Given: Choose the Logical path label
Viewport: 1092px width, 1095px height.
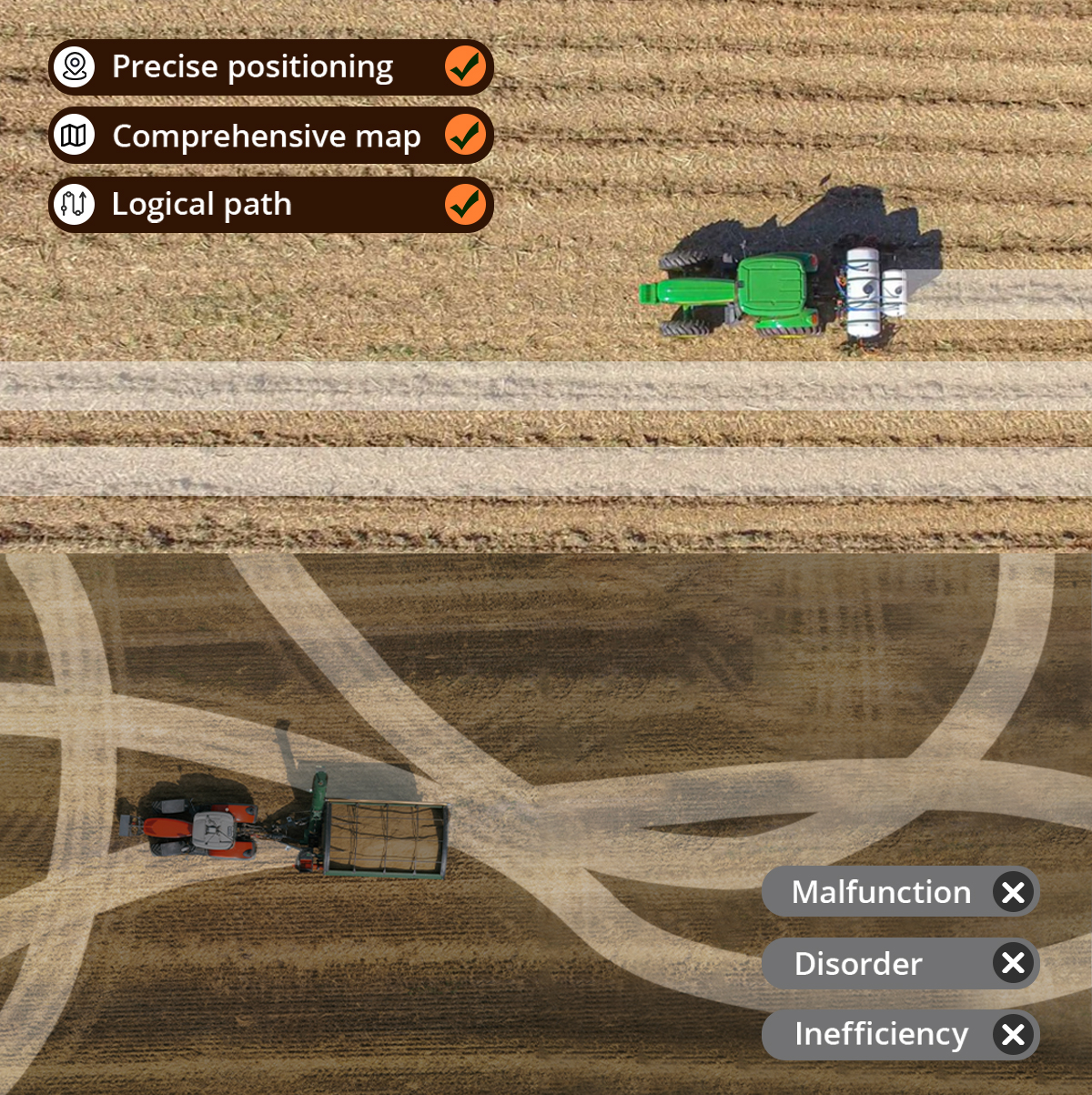Looking at the screenshot, I should tap(201, 205).
